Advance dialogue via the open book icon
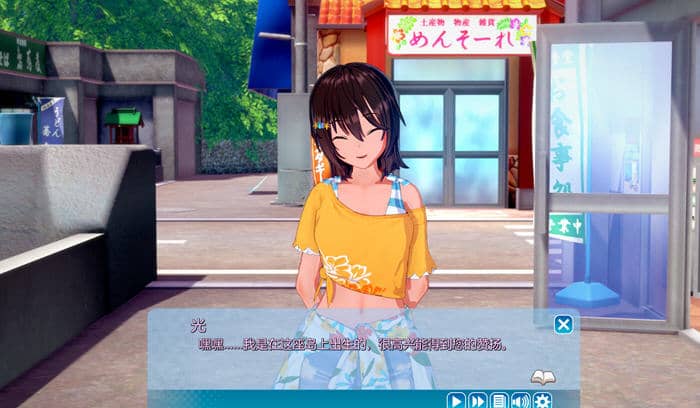The image size is (700, 408). (542, 377)
